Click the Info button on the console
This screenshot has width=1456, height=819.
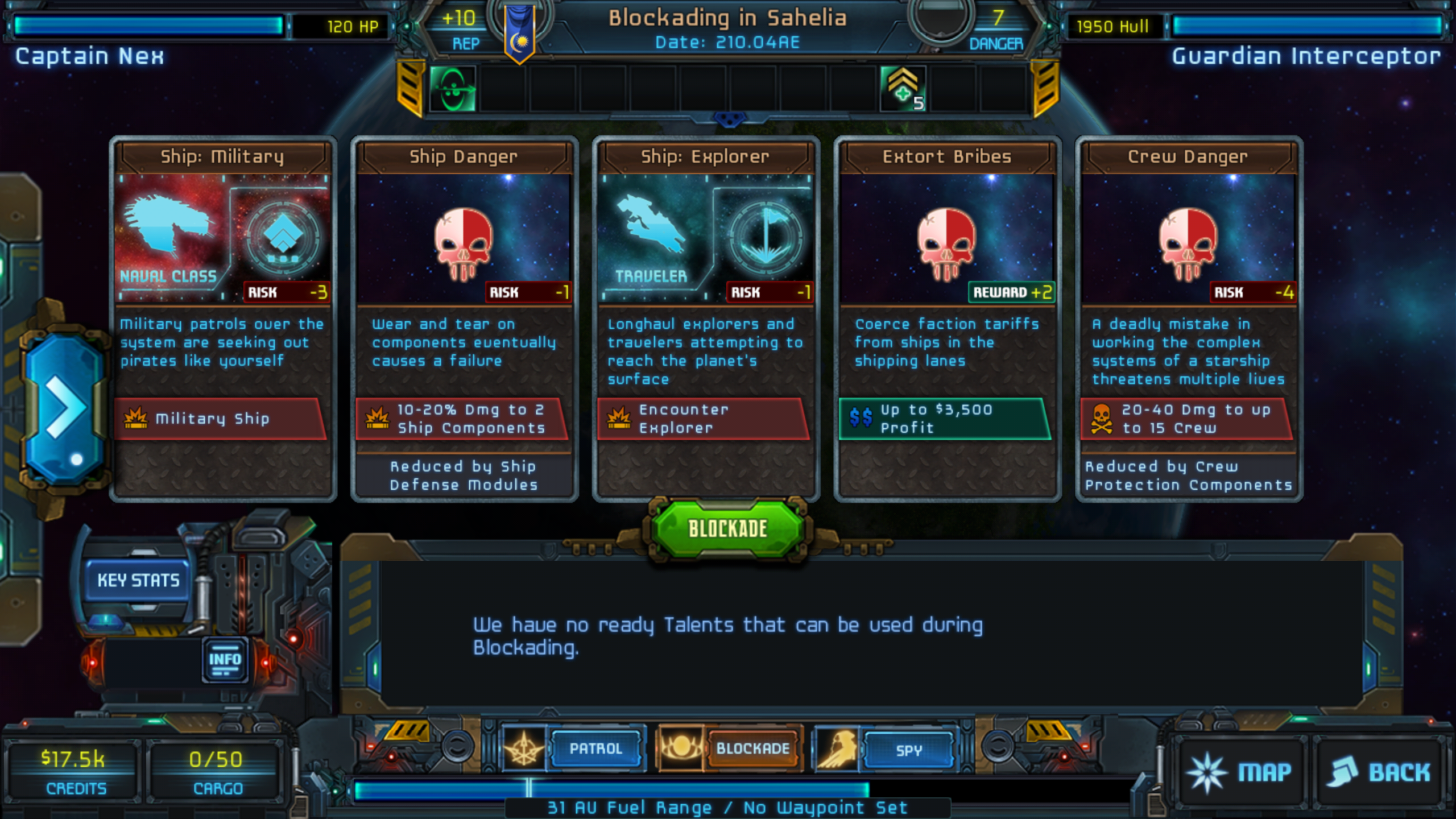226,657
